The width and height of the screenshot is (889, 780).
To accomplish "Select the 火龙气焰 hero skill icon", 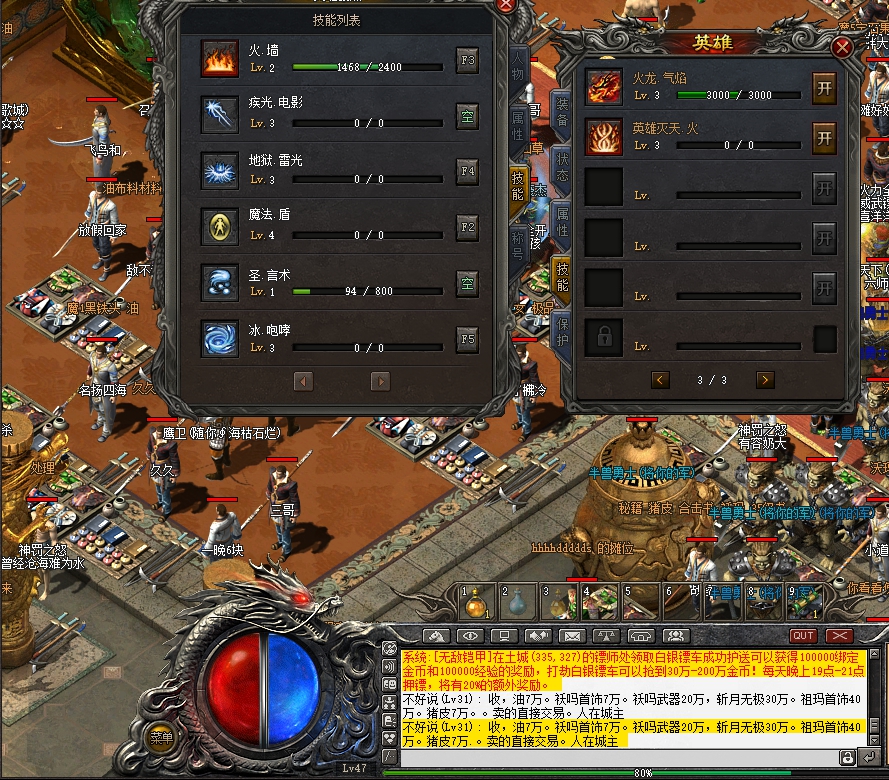I will [604, 86].
